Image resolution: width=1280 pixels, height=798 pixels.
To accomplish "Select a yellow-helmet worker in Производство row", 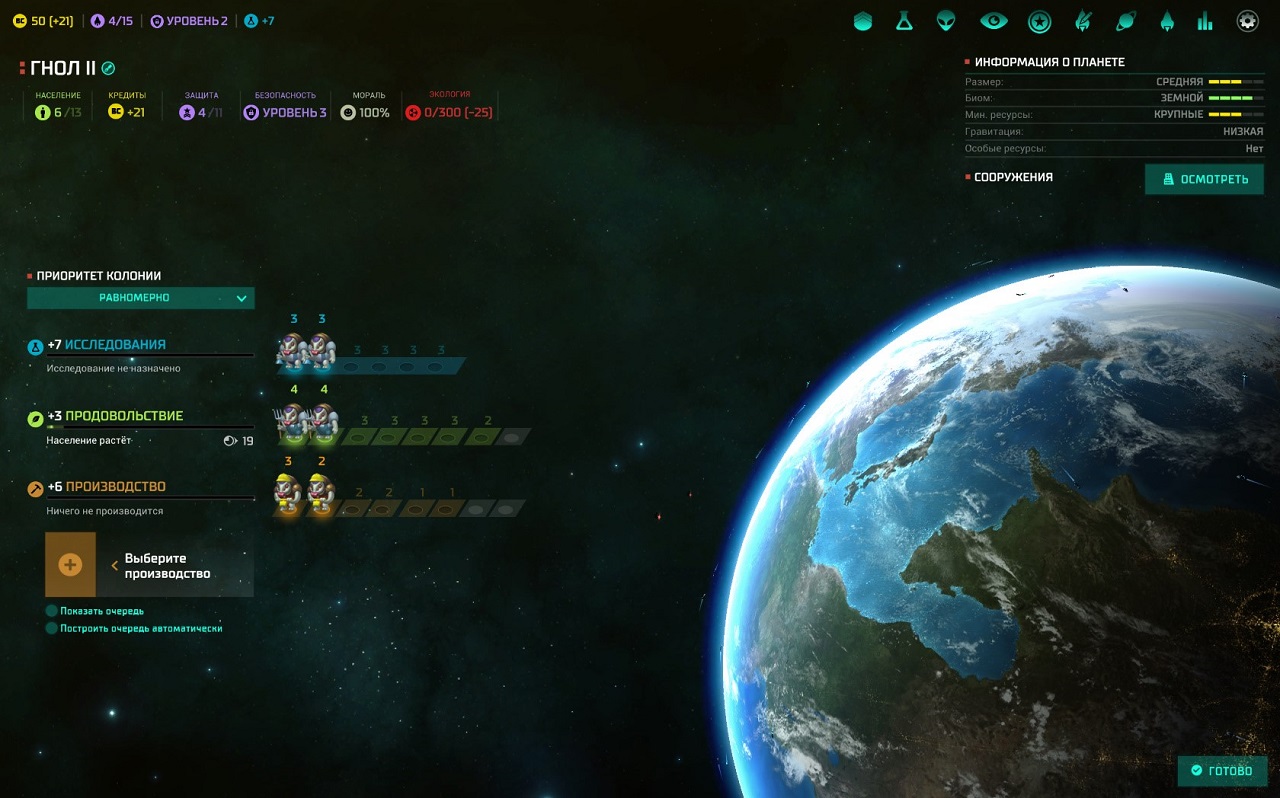I will 289,493.
